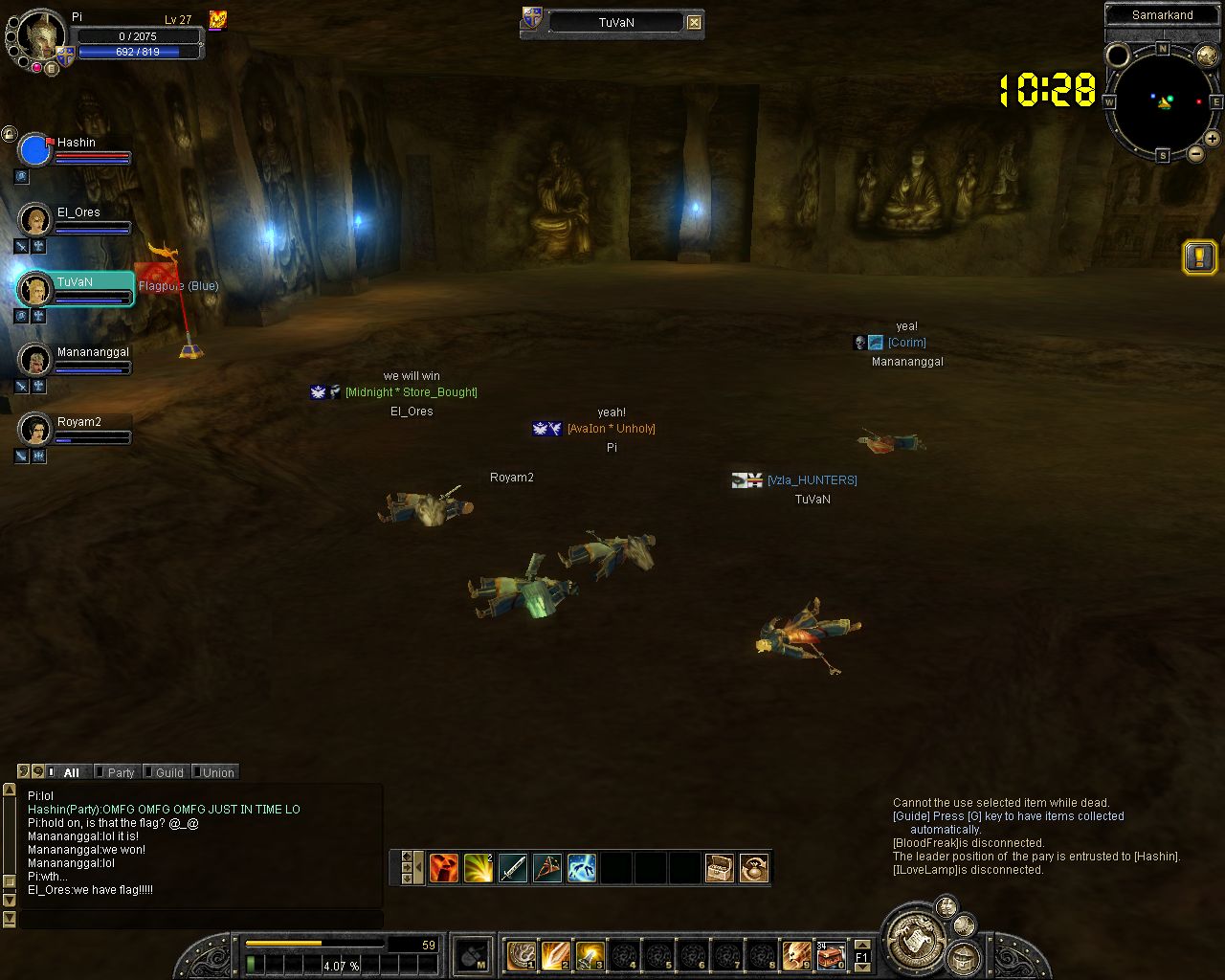
Task: Activate the lightning skill icon
Action: click(582, 868)
